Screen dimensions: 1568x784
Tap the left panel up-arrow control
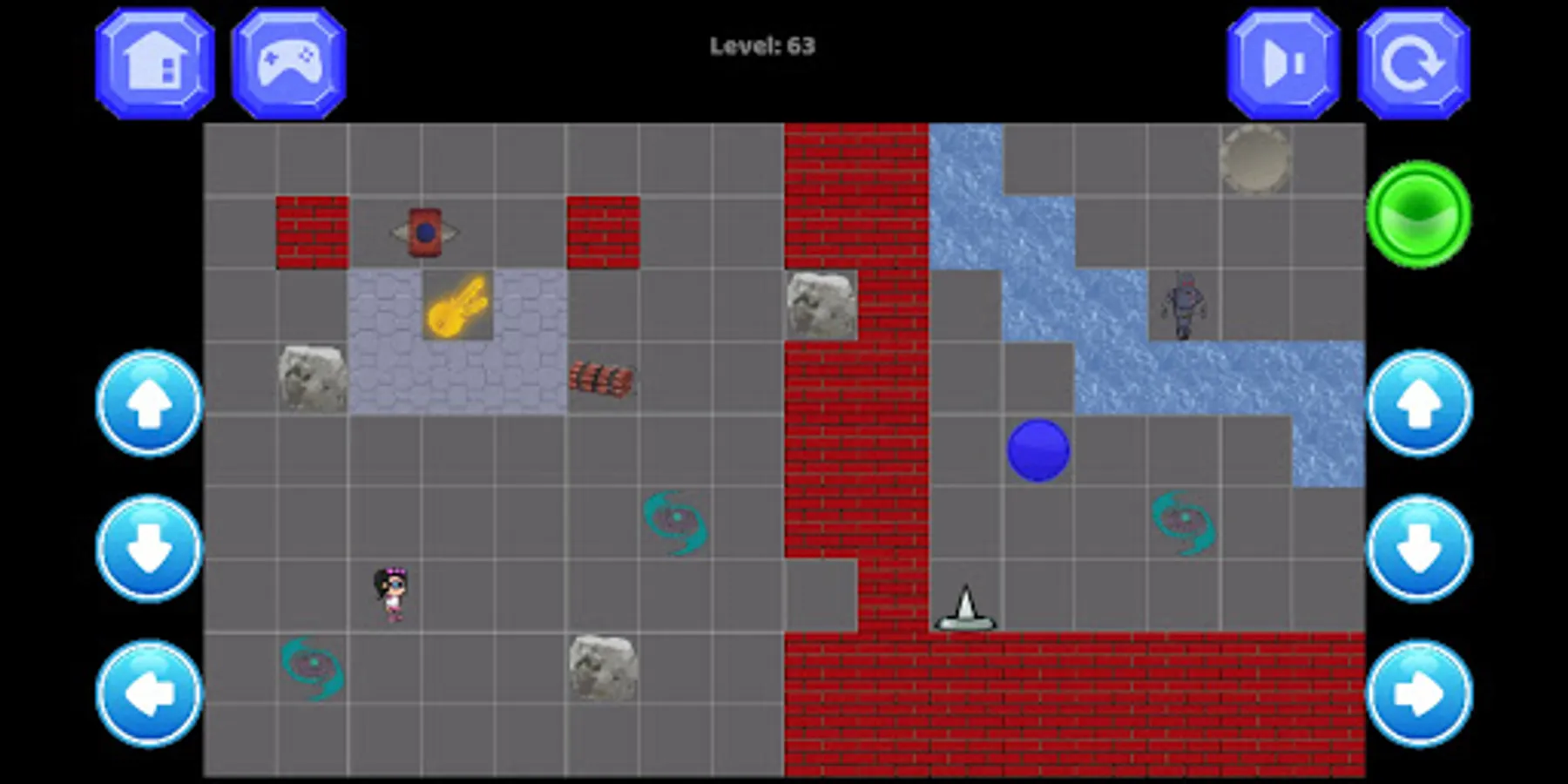tap(148, 406)
